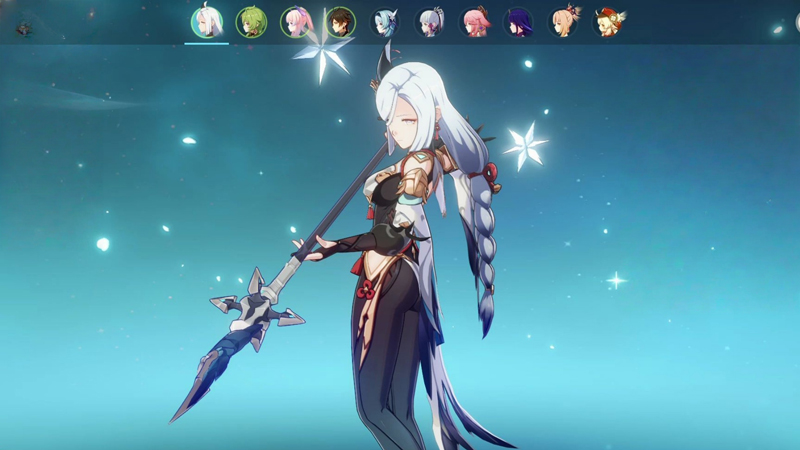Choose Ayaka's silver-haired portrait
The height and width of the screenshot is (450, 800).
click(x=430, y=22)
